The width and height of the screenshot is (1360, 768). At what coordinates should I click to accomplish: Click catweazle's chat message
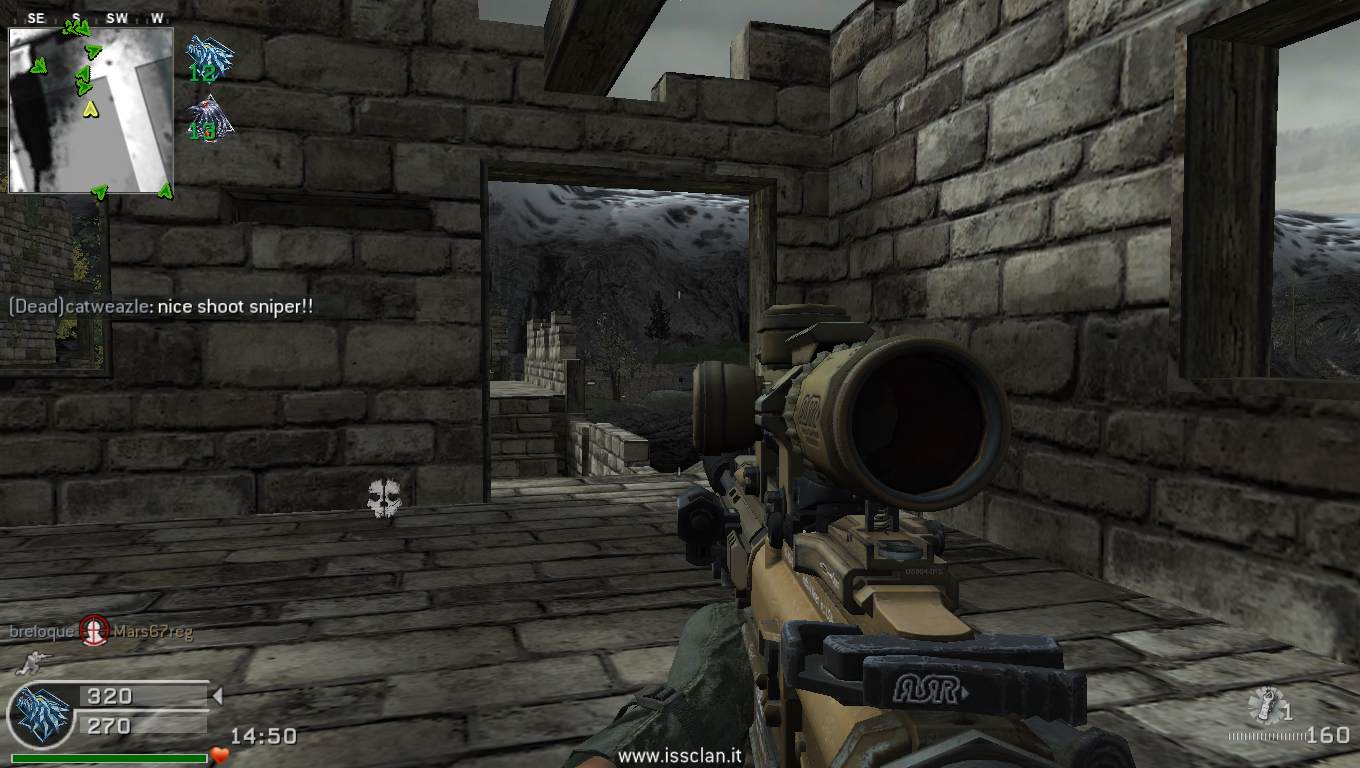161,307
